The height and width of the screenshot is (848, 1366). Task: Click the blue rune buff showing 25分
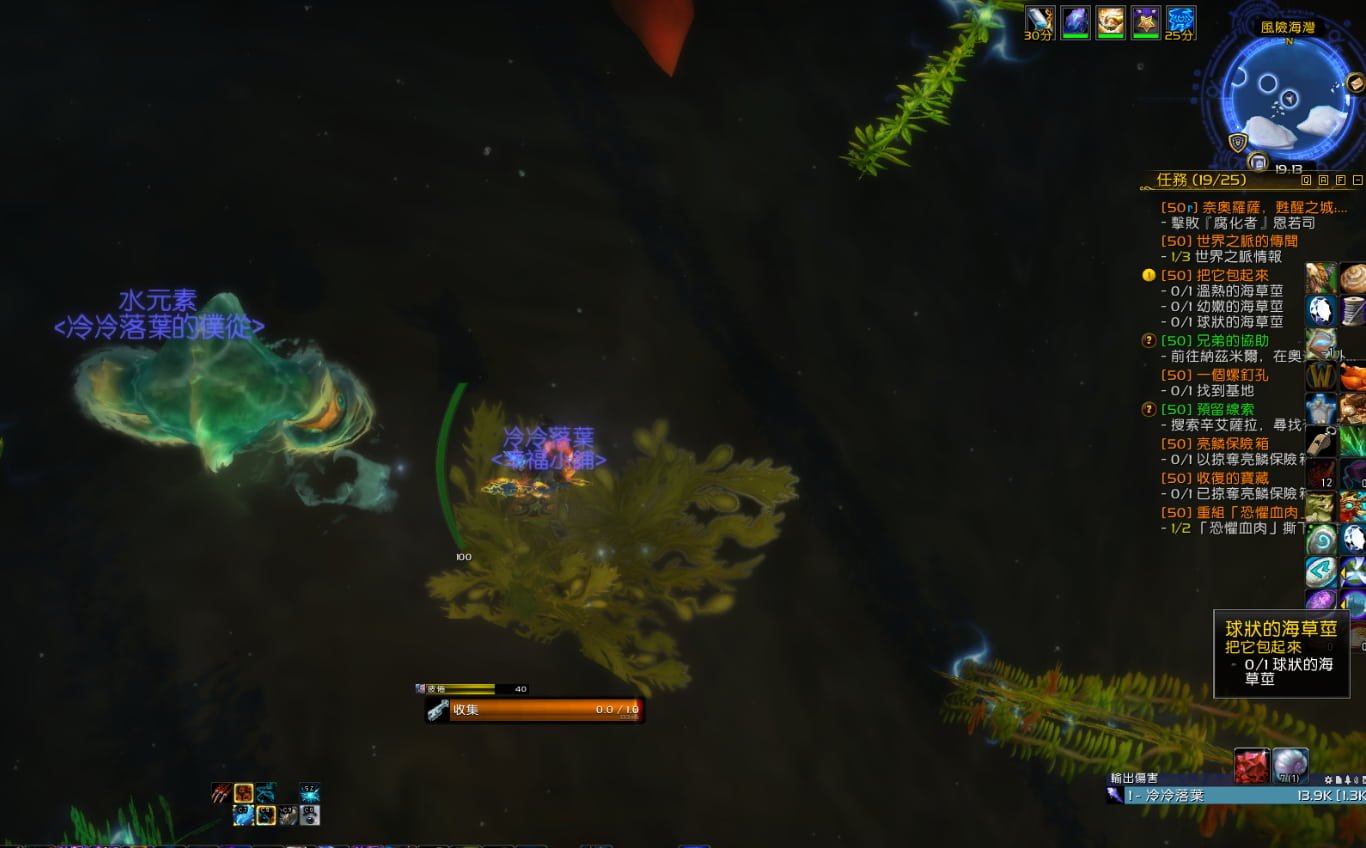tap(1181, 21)
